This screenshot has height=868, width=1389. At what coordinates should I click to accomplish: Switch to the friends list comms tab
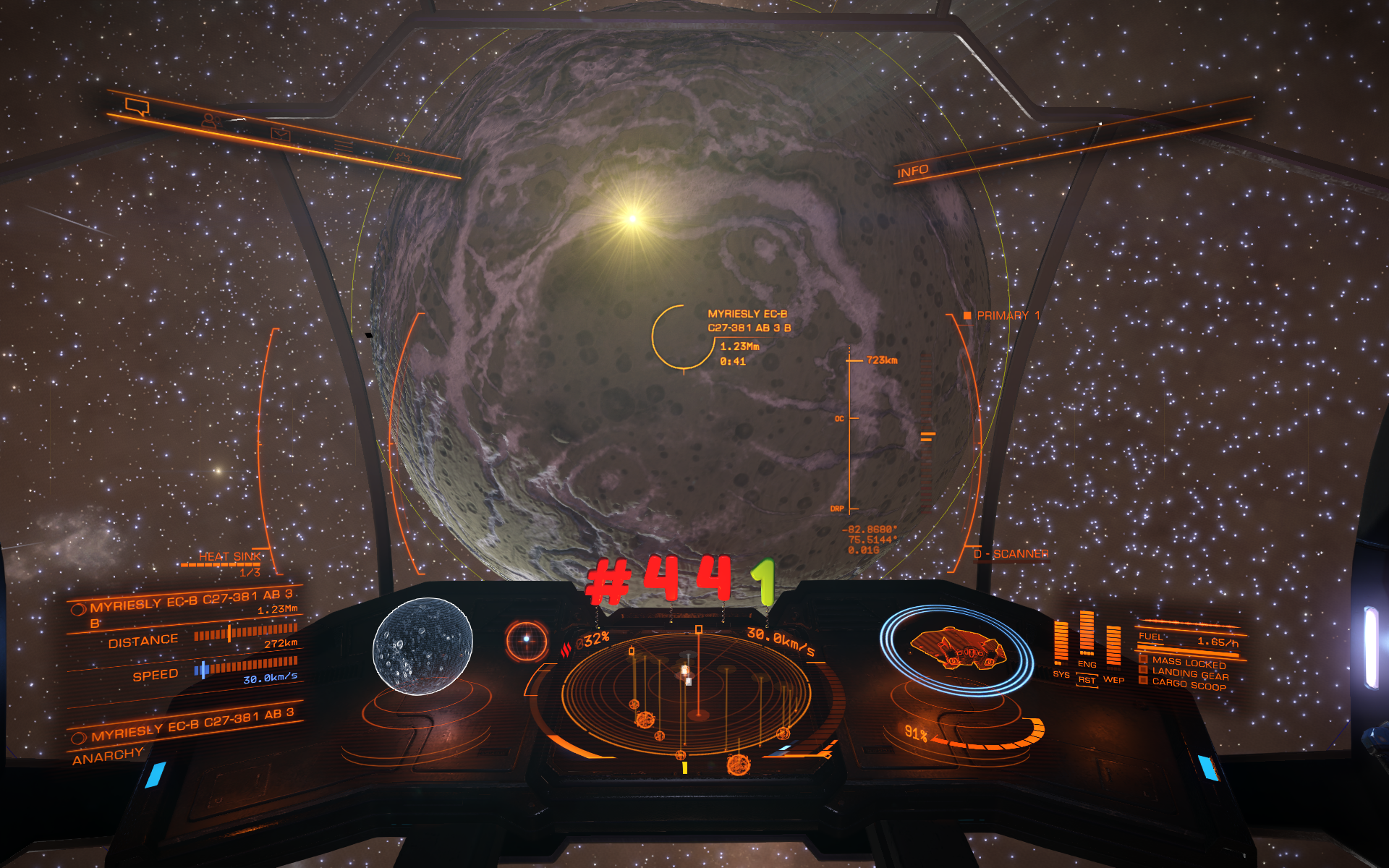210,121
